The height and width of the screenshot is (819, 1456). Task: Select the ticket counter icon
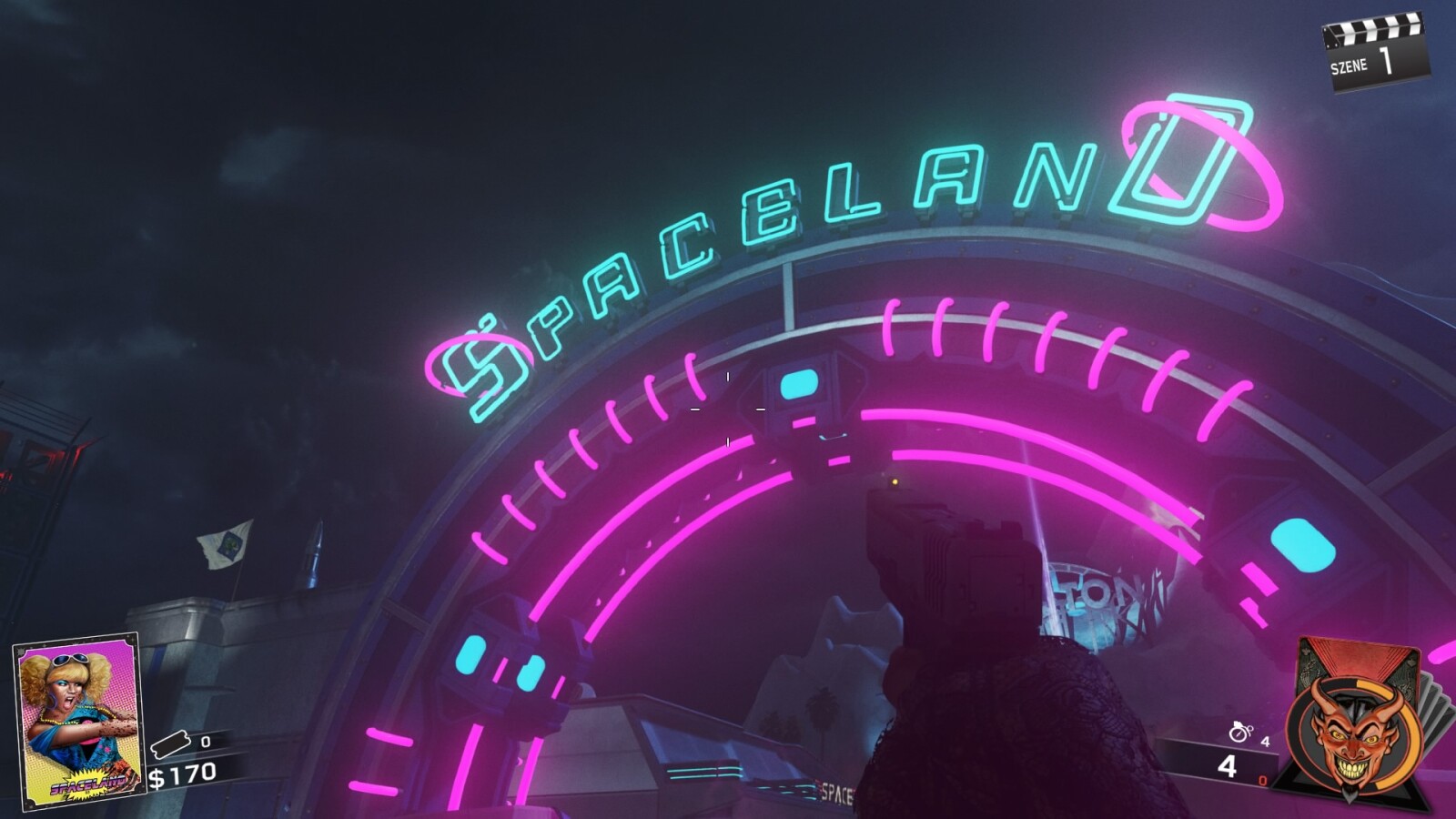pyautogui.click(x=171, y=742)
